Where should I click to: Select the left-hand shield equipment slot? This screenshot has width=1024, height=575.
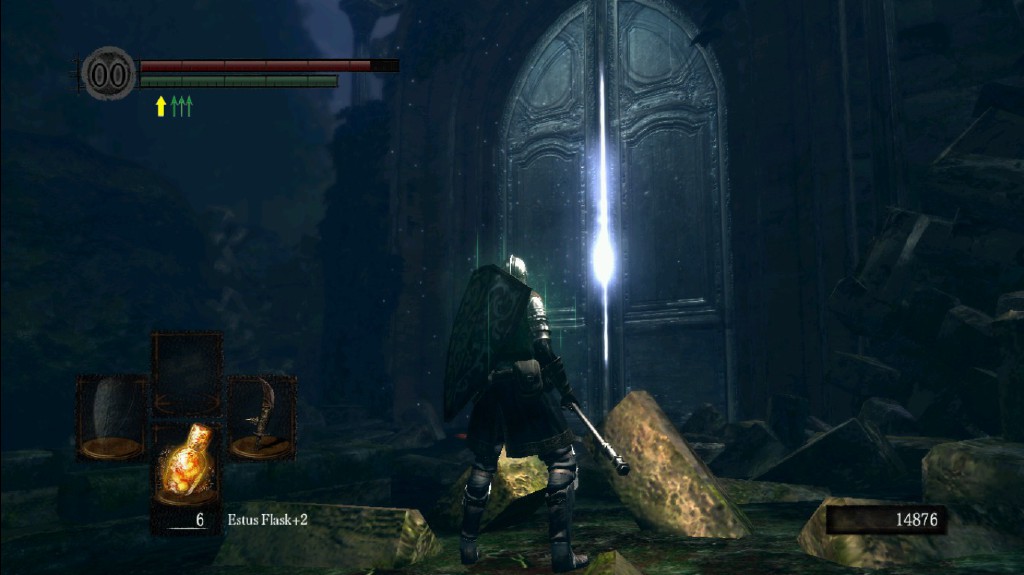point(111,416)
